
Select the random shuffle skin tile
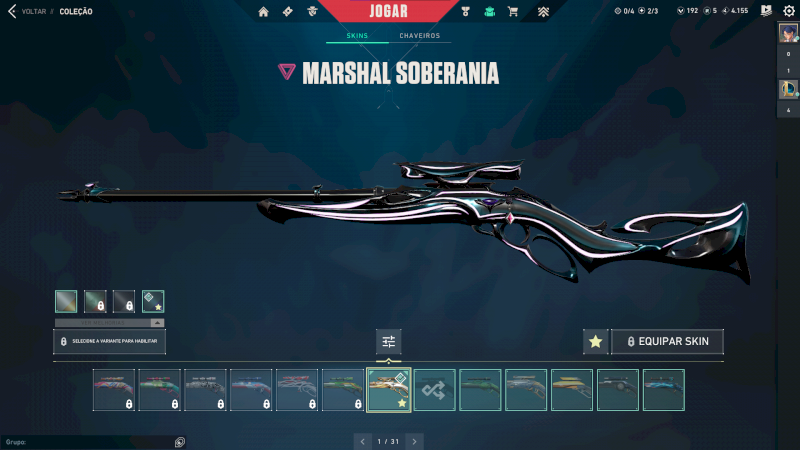pos(435,390)
